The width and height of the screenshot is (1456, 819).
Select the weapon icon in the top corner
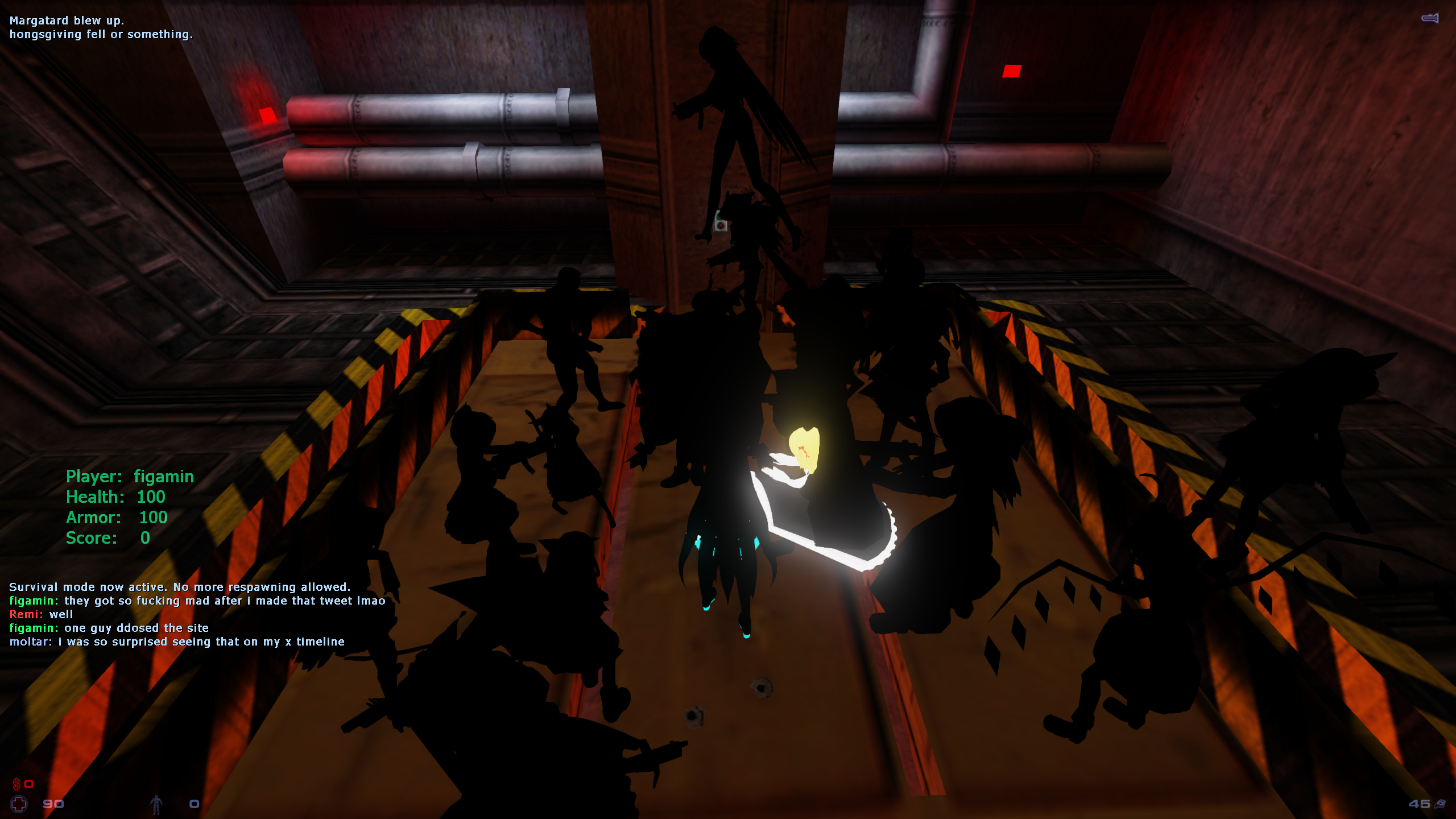click(x=1430, y=19)
